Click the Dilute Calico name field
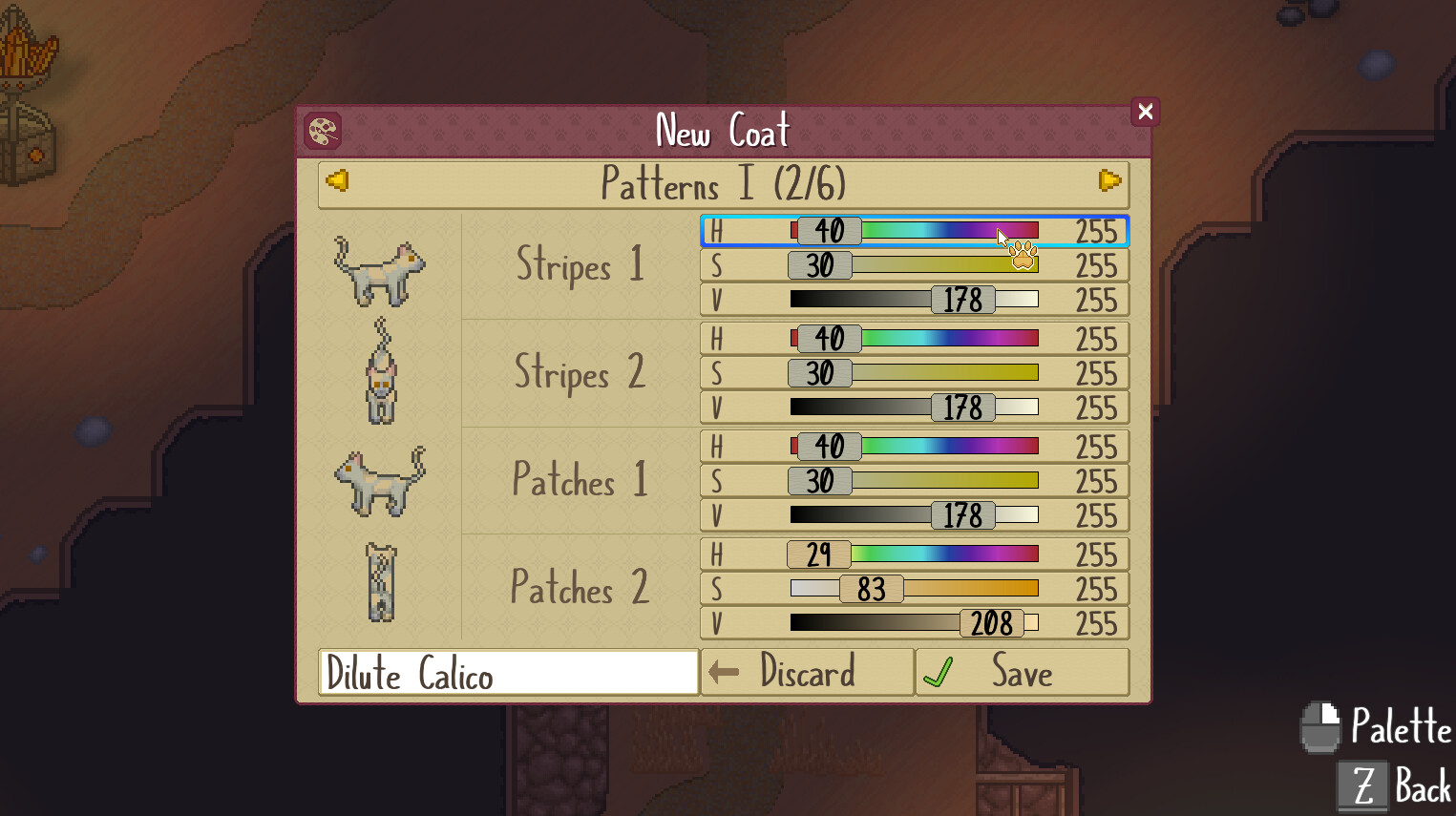Image resolution: width=1456 pixels, height=816 pixels. (x=506, y=672)
